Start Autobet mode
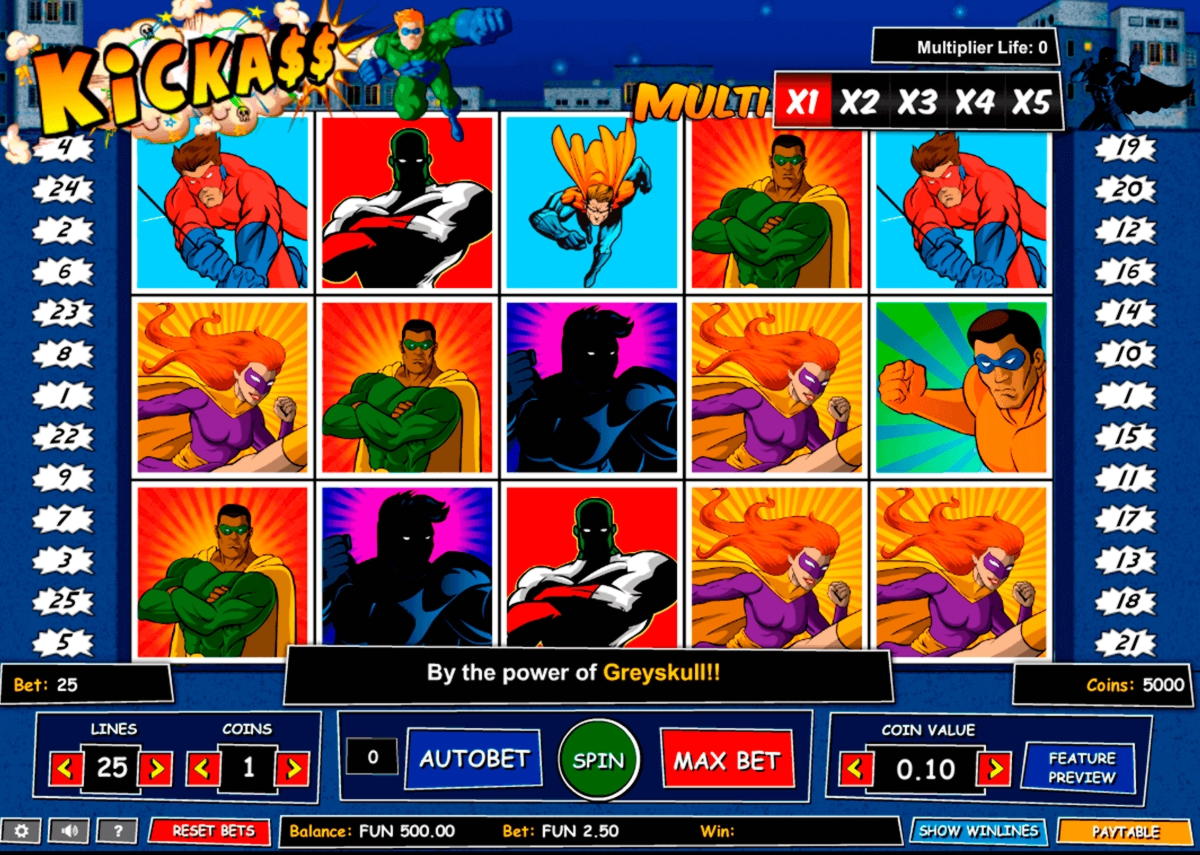 pos(473,758)
